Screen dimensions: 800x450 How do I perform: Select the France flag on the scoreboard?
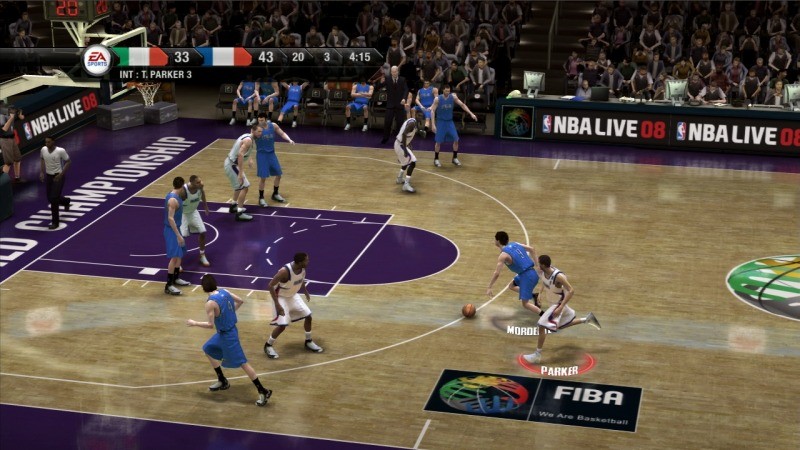click(x=226, y=57)
